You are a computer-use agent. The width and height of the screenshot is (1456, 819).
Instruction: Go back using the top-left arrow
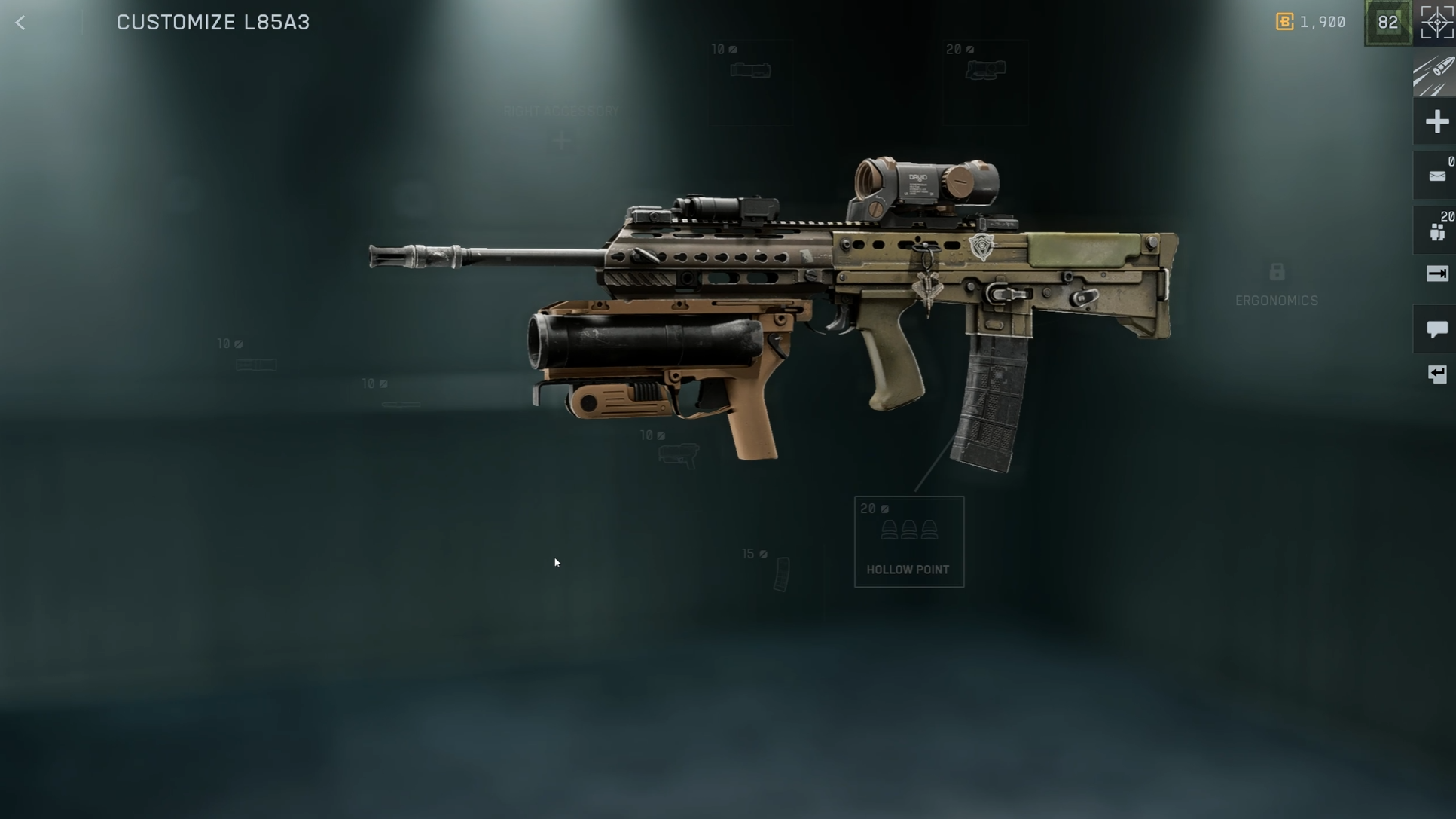click(20, 23)
